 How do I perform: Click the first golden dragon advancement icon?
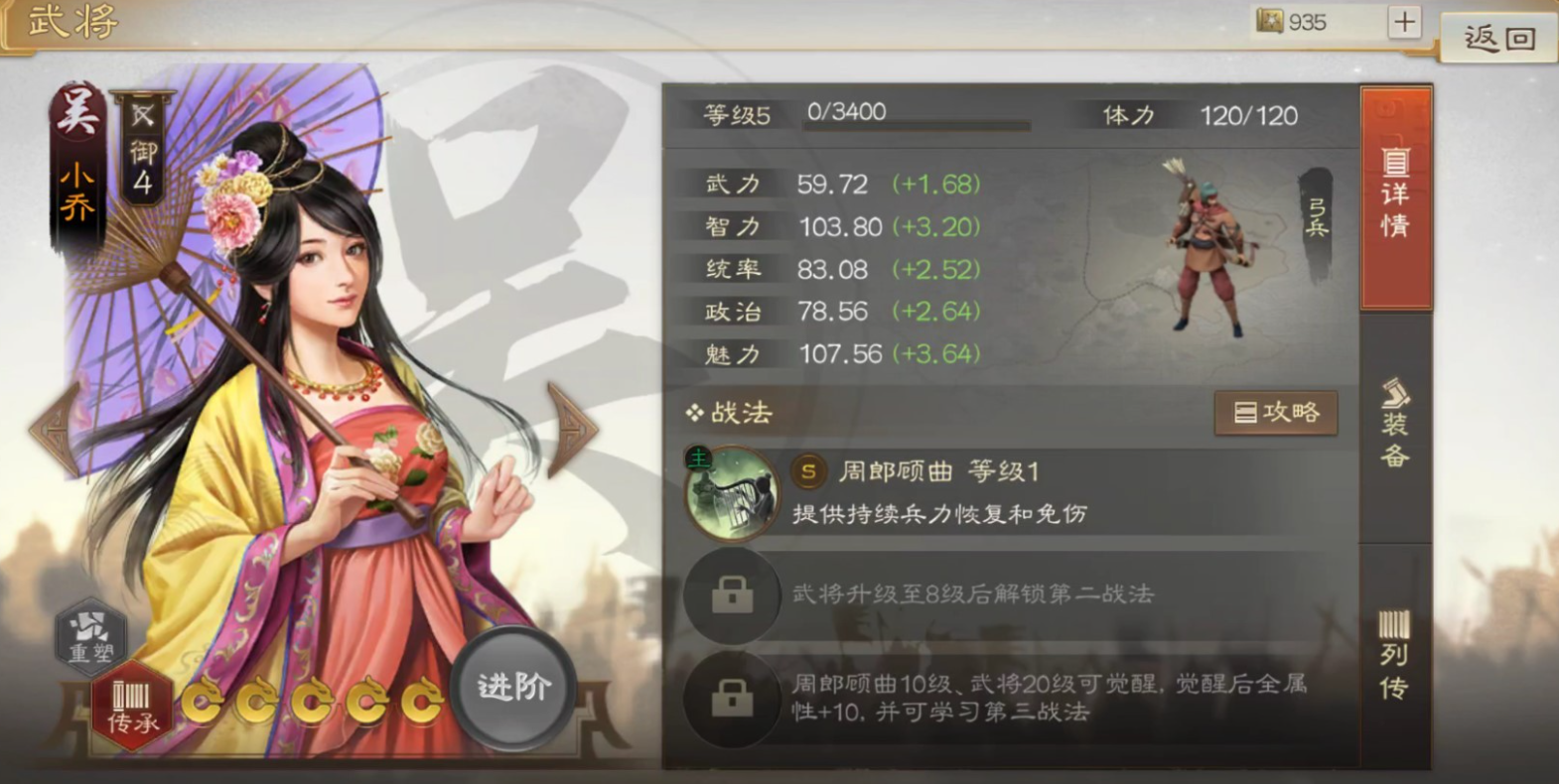tap(206, 703)
